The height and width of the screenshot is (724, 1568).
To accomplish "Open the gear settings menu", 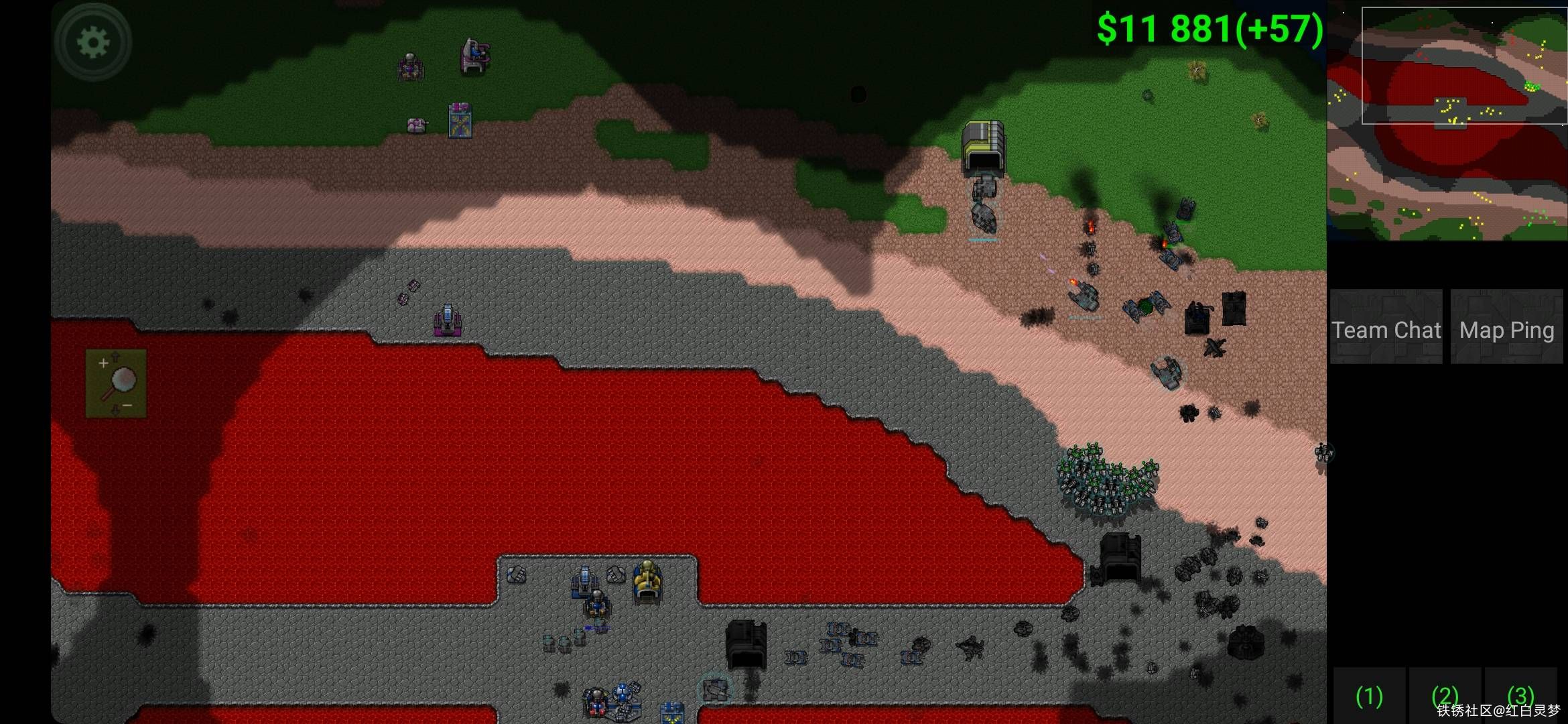I will [93, 43].
